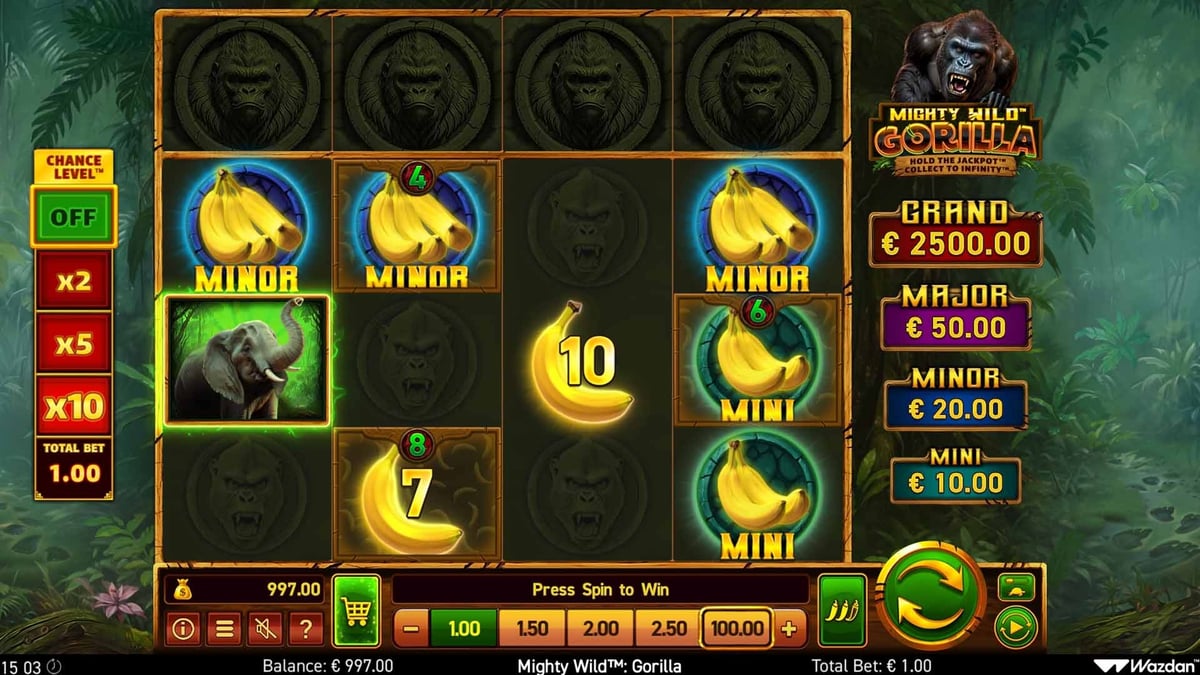This screenshot has height=675, width=1200.
Task: Open the chili pepper volatility selector
Action: coord(842,611)
